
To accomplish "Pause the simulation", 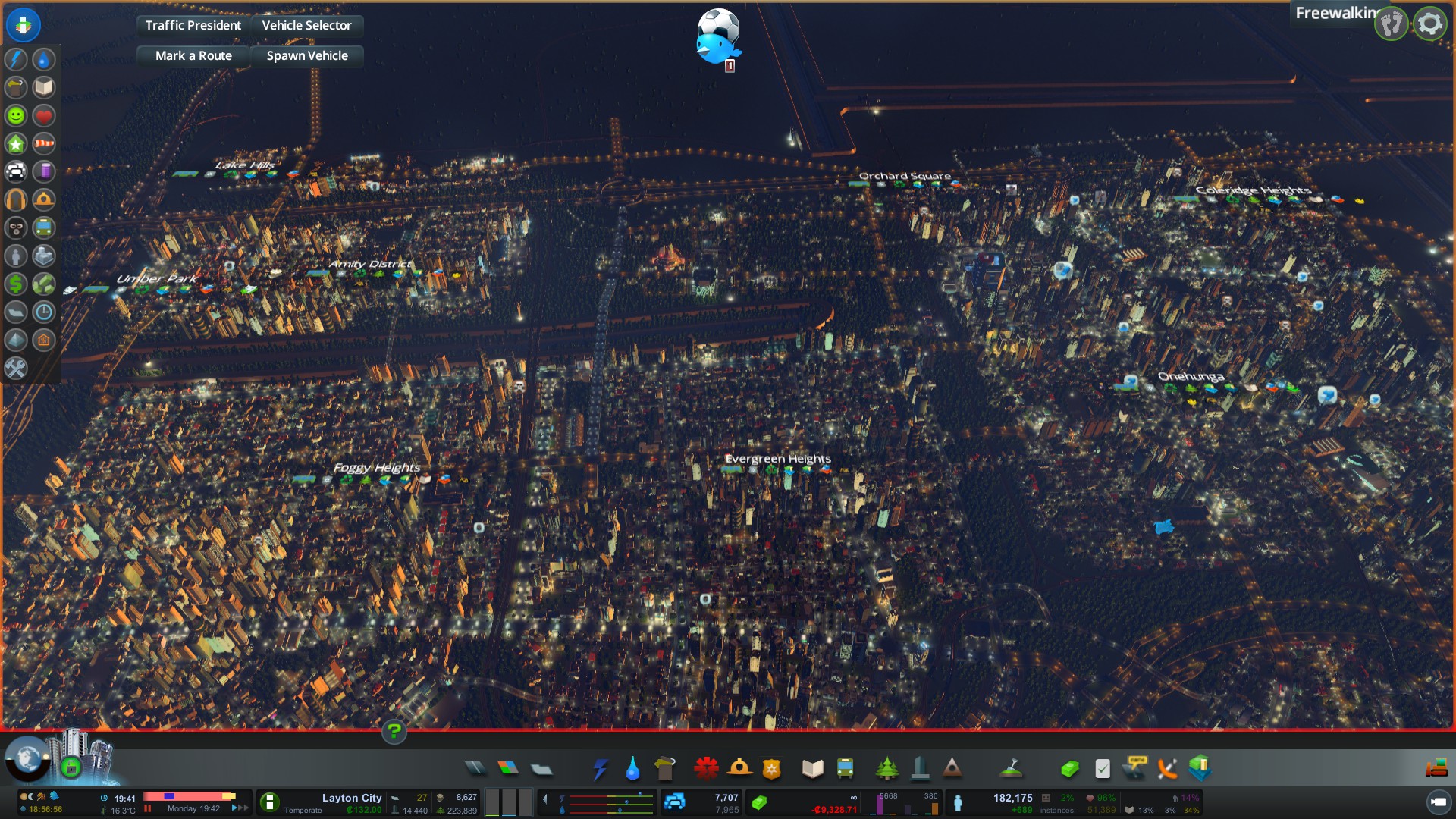I will click(148, 808).
